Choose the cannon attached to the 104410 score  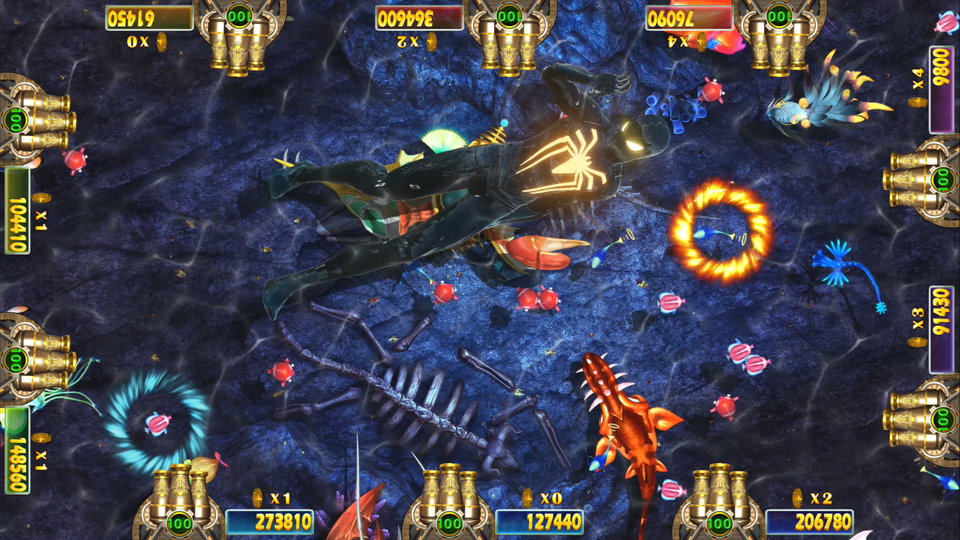pos(42,120)
